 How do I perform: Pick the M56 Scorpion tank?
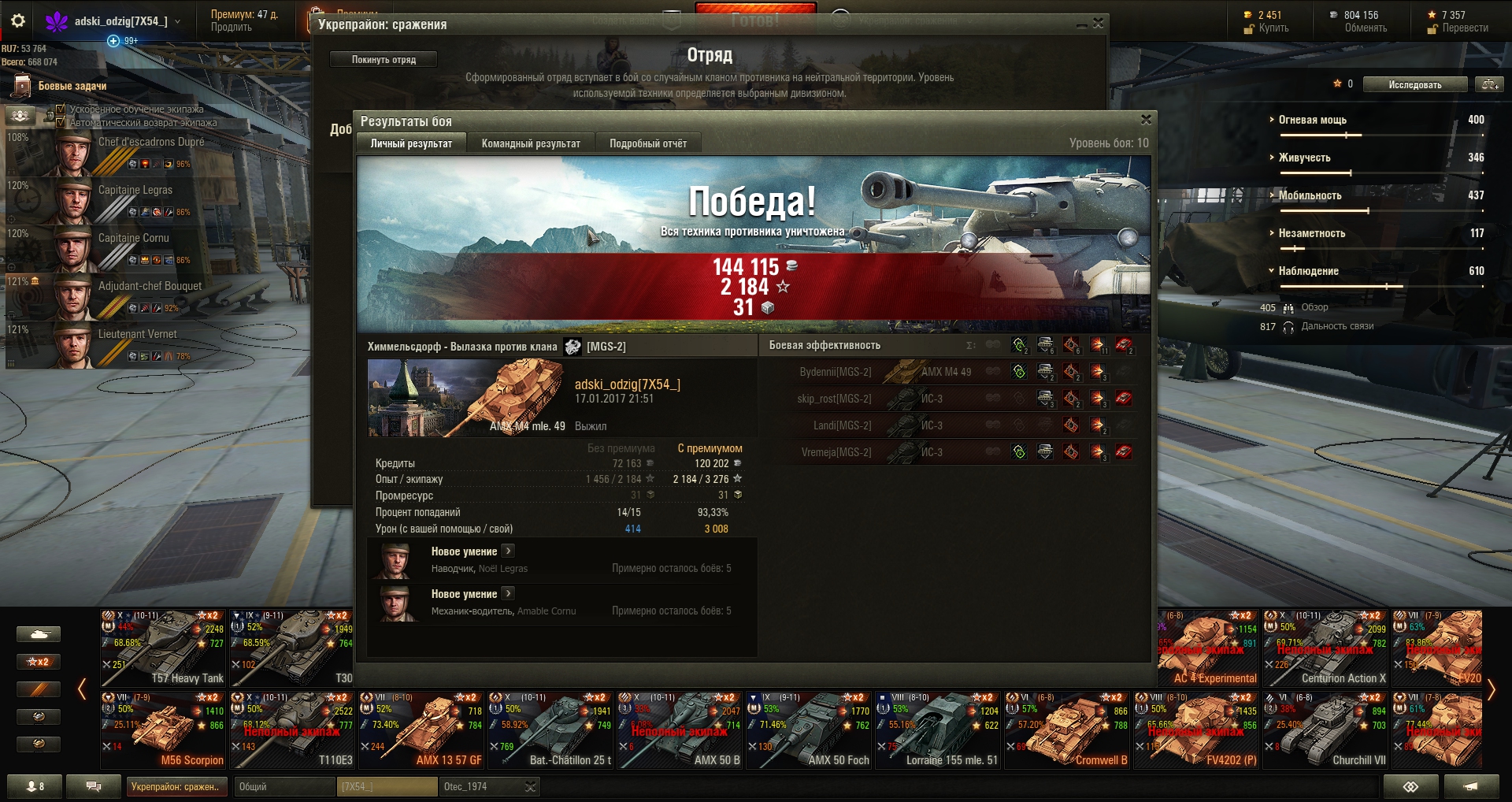(163, 730)
